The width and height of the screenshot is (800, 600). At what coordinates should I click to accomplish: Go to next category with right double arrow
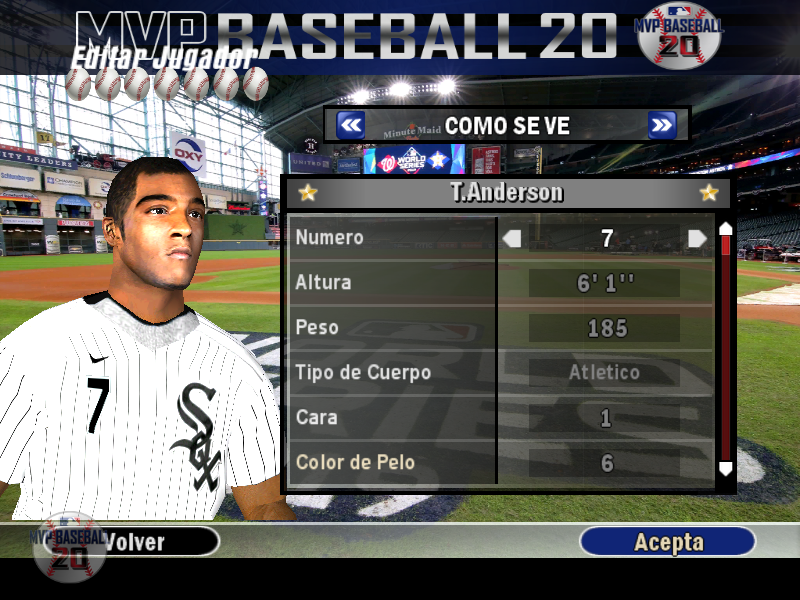(x=662, y=125)
